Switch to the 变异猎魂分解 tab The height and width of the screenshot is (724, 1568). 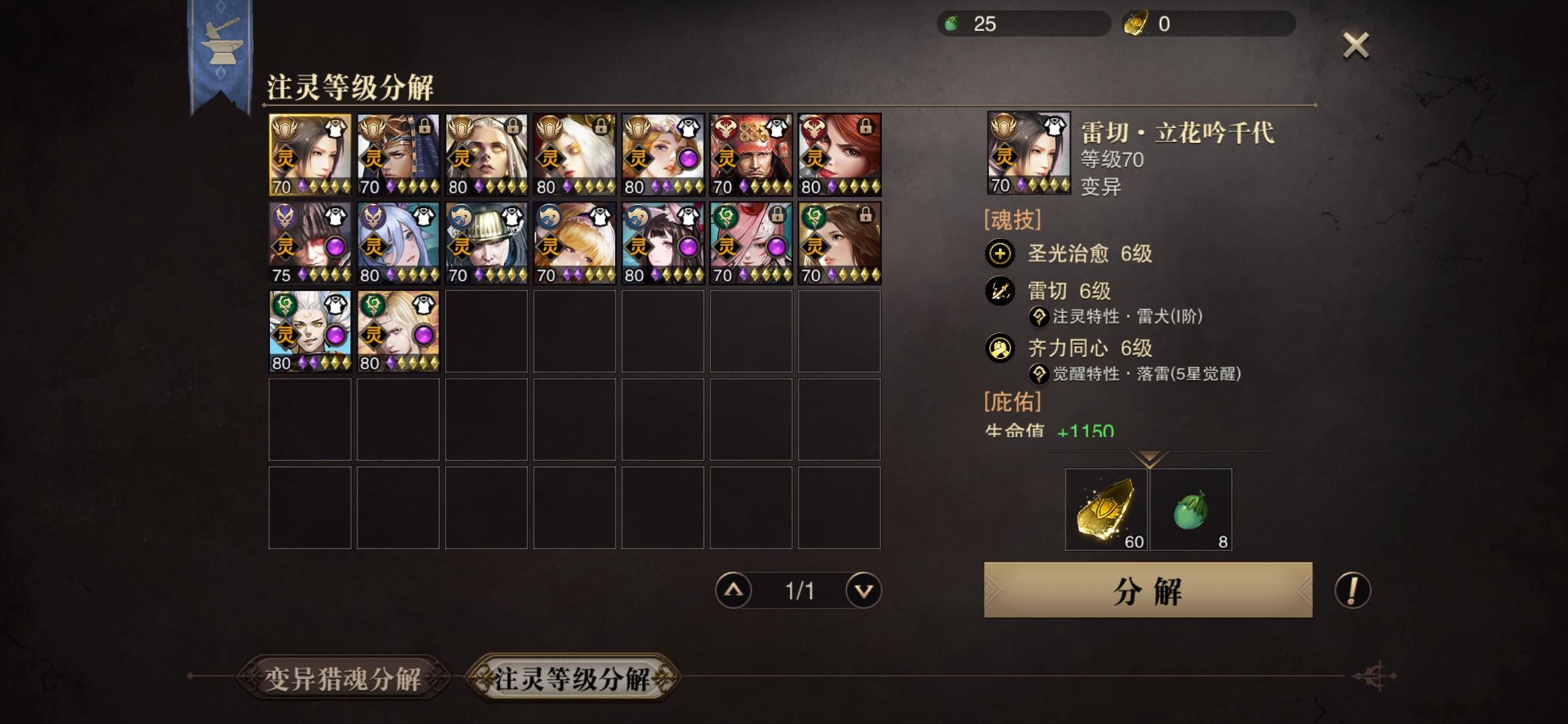[342, 678]
